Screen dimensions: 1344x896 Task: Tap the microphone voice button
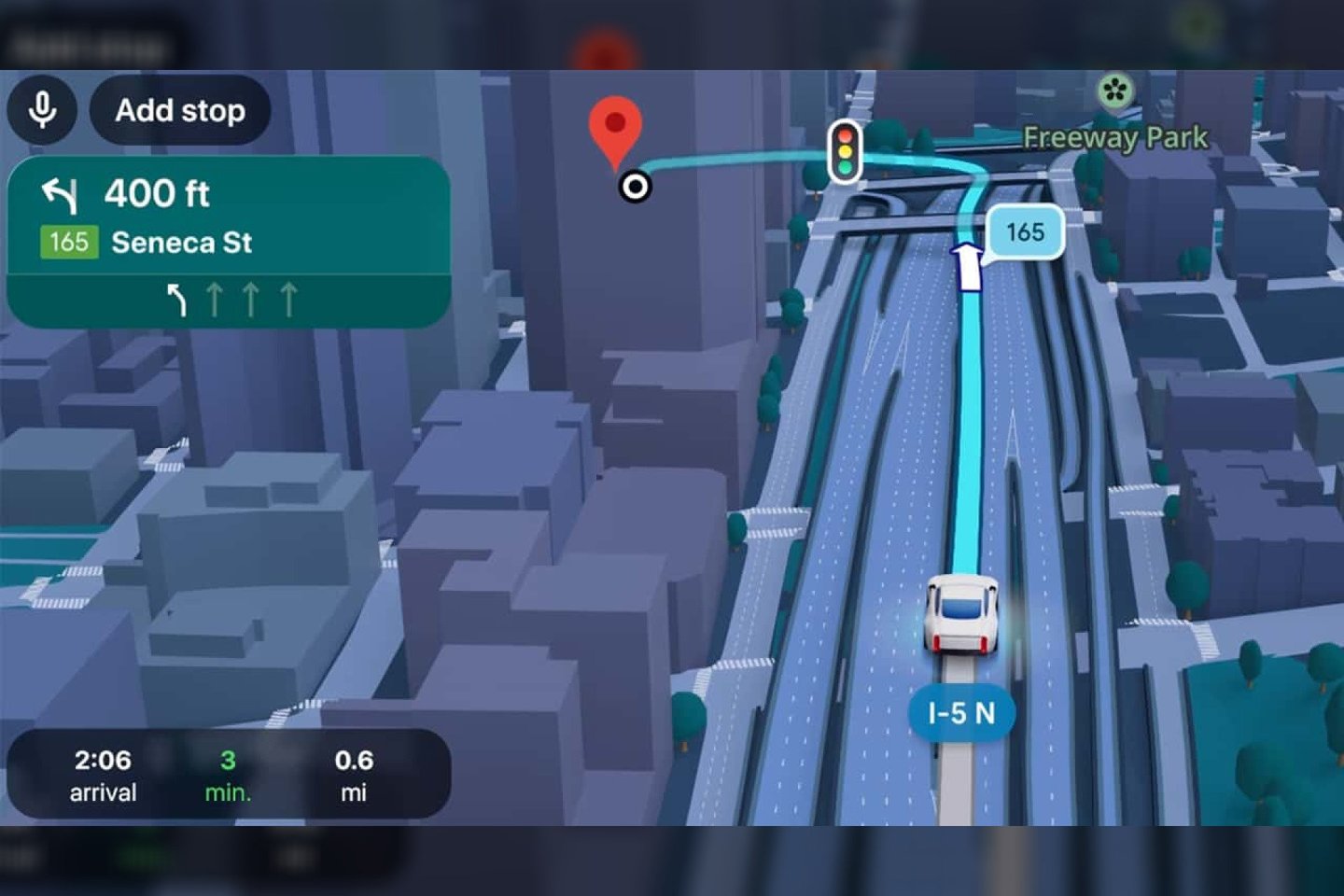click(42, 110)
